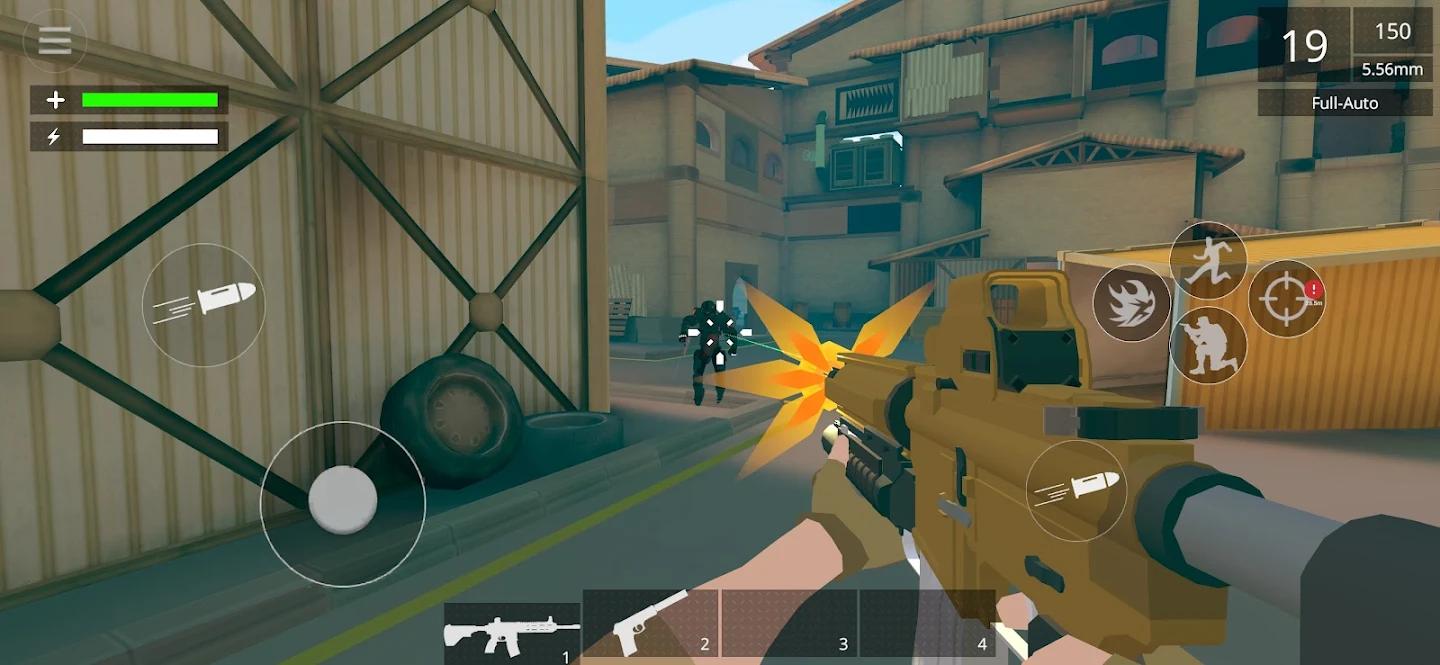The height and width of the screenshot is (665, 1440).
Task: Select empty weapon slot 3
Action: click(789, 624)
